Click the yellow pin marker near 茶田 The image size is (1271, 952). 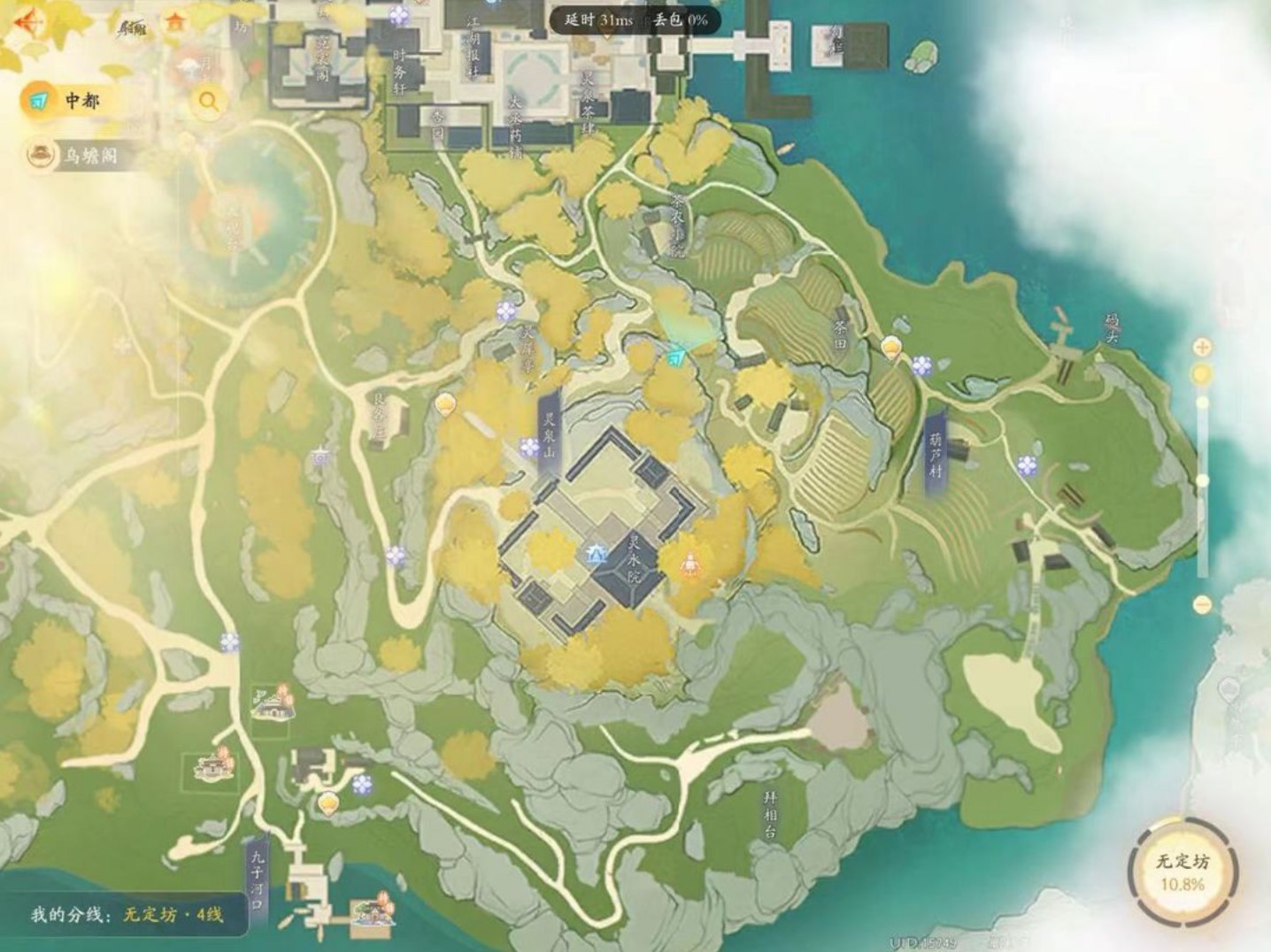point(891,347)
